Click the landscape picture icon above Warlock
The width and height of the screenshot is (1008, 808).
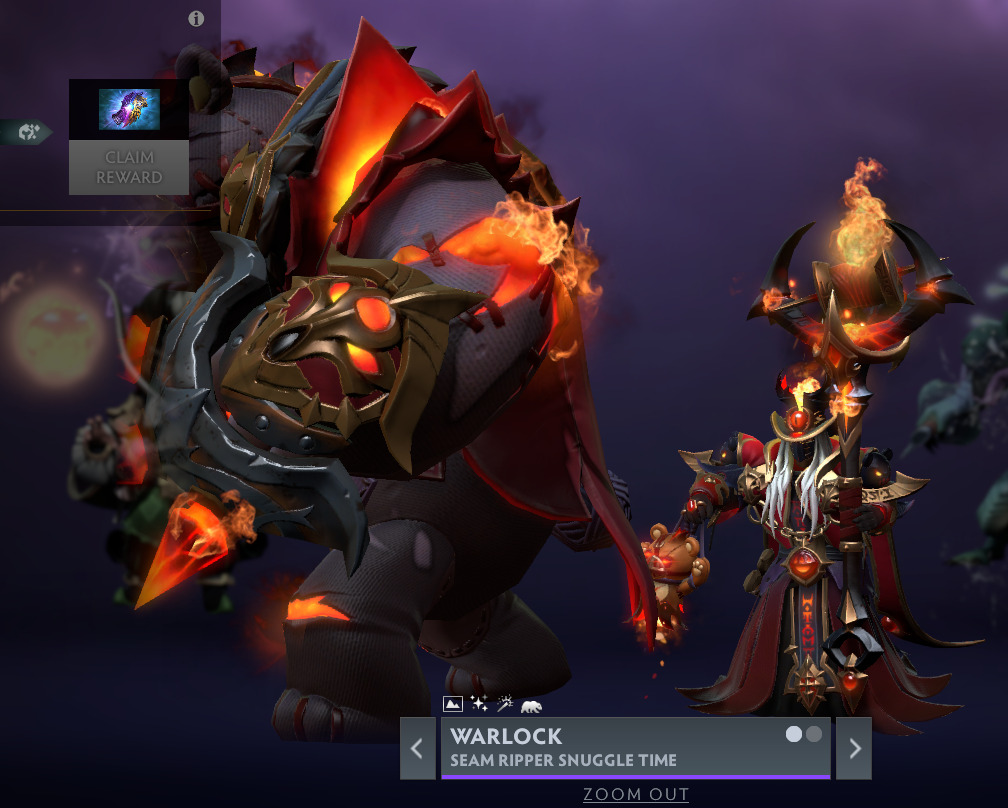[x=452, y=704]
